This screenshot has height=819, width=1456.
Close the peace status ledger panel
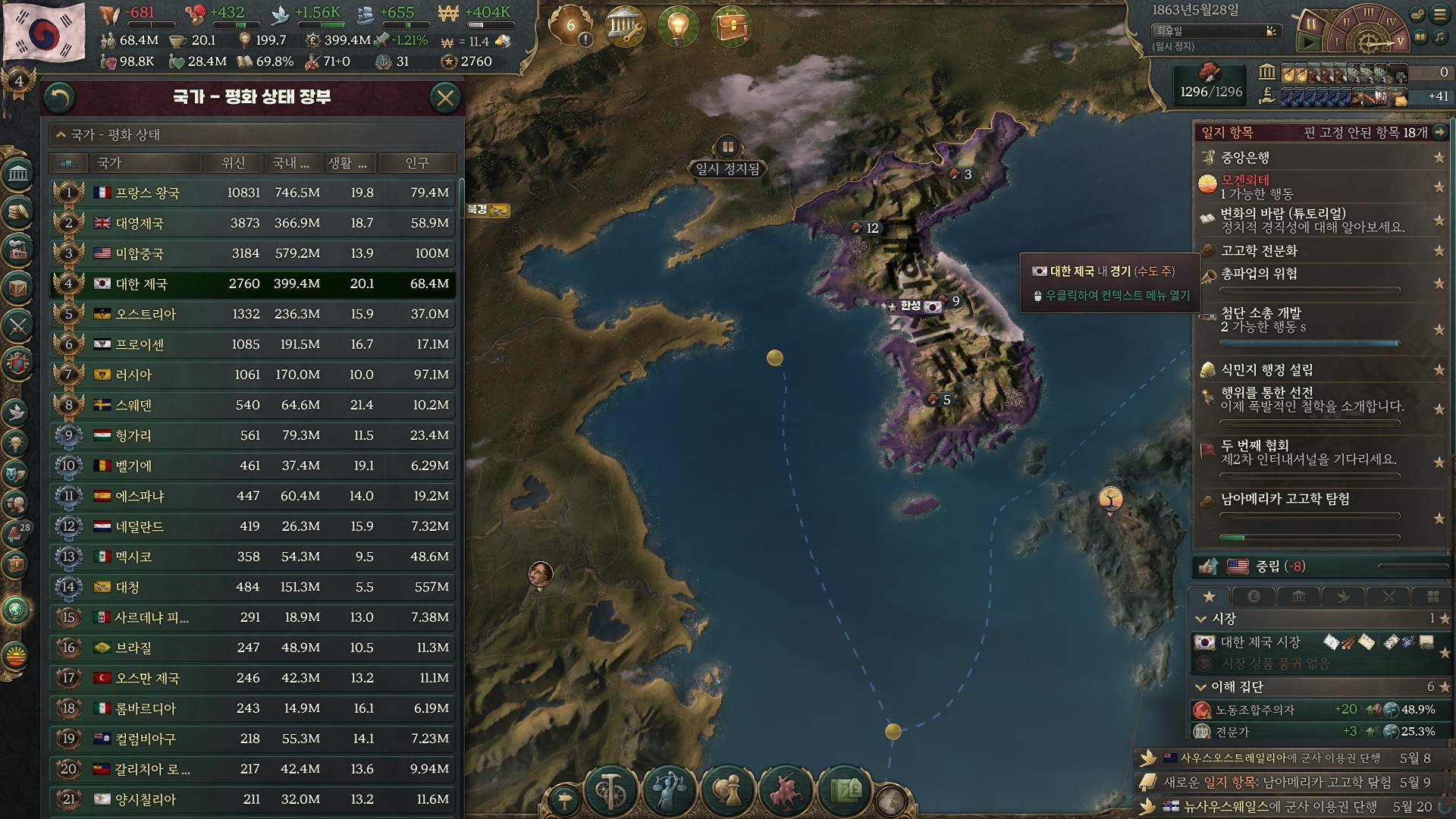pyautogui.click(x=445, y=97)
